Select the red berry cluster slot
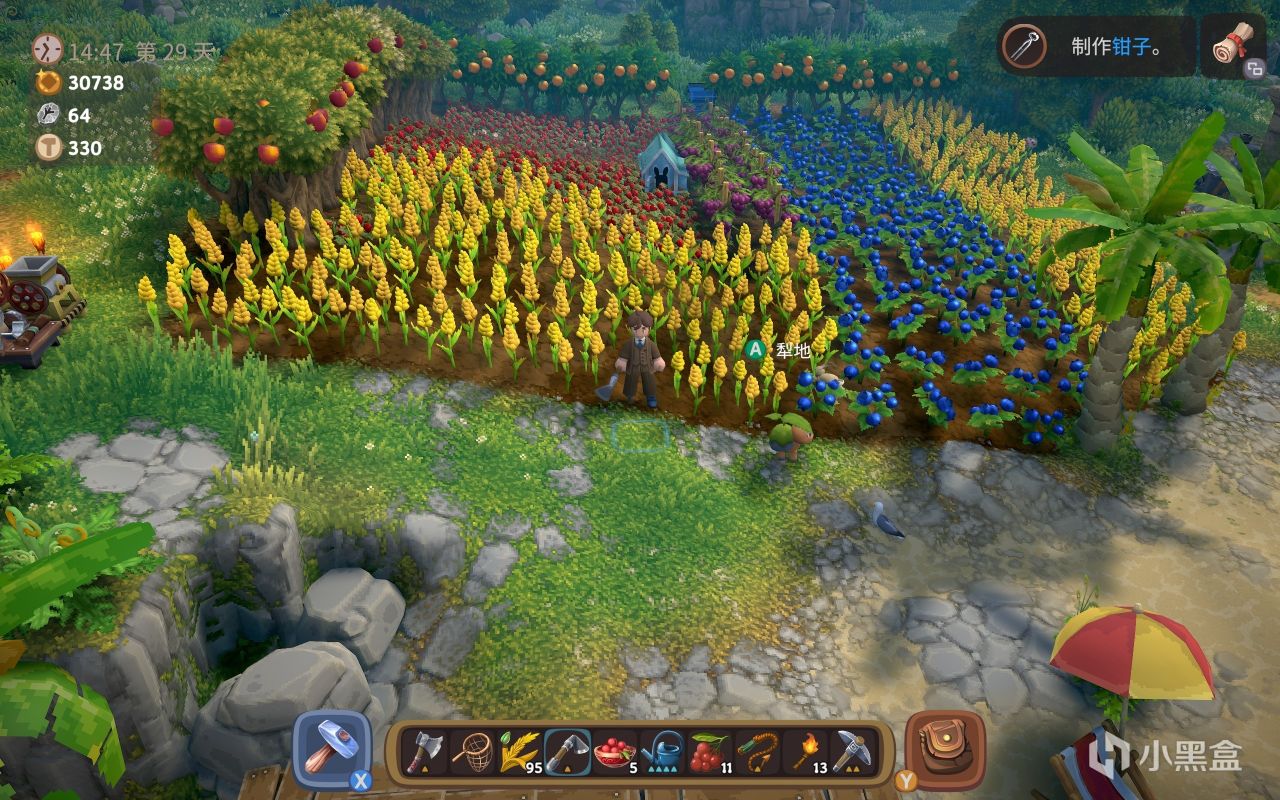The height and width of the screenshot is (800, 1280). 708,751
